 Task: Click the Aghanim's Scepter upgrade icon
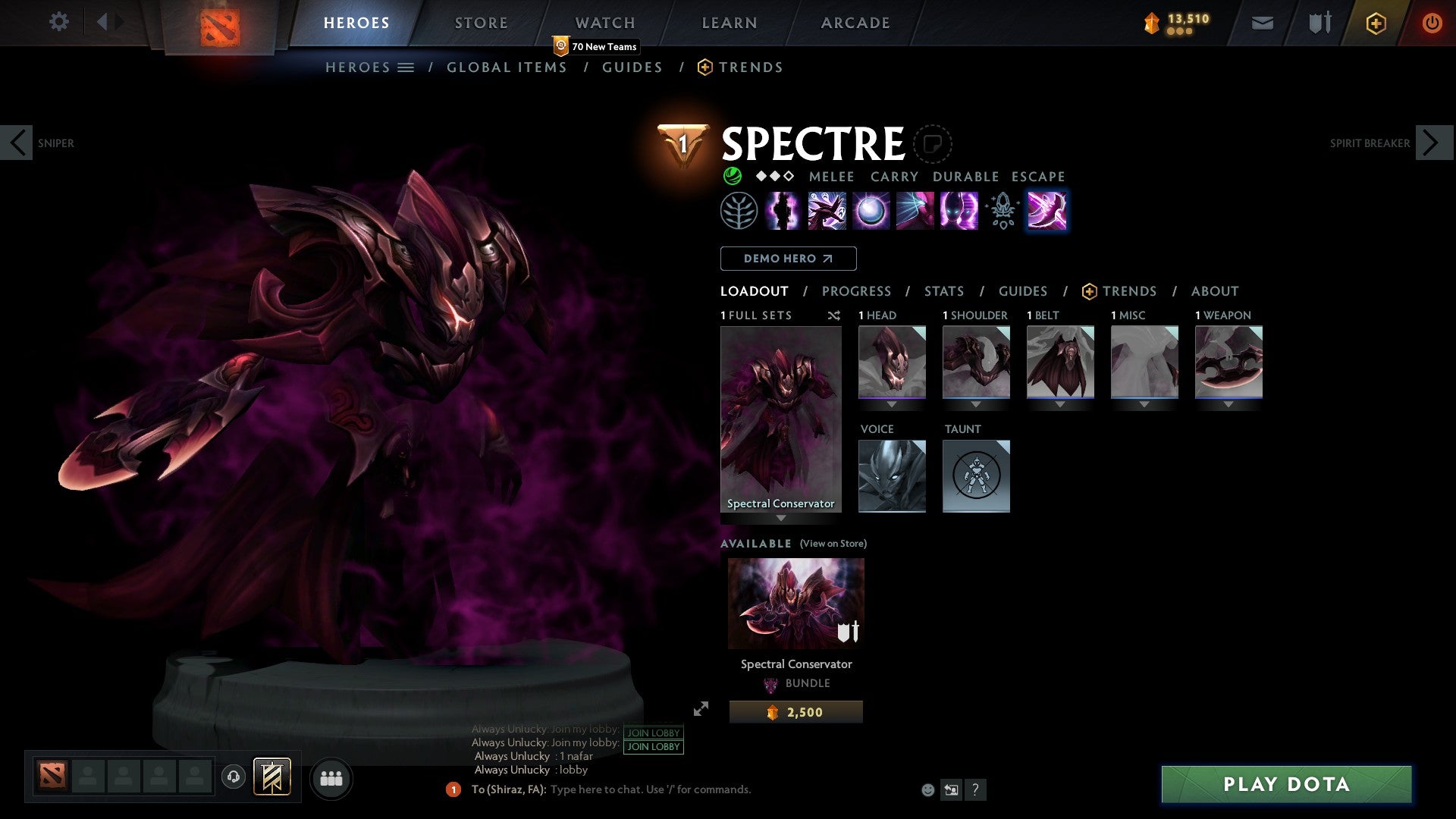click(1001, 212)
